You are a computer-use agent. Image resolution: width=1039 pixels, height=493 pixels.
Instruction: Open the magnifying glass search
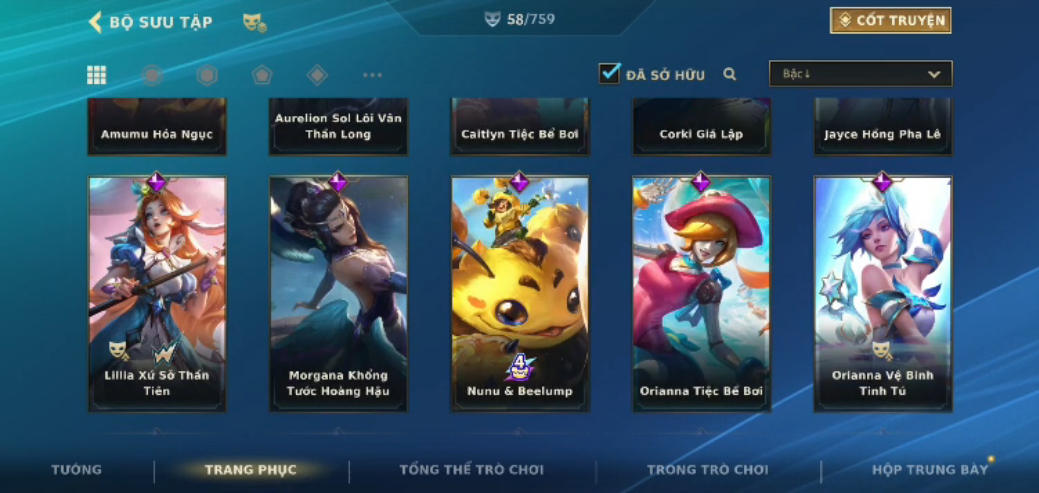point(730,74)
